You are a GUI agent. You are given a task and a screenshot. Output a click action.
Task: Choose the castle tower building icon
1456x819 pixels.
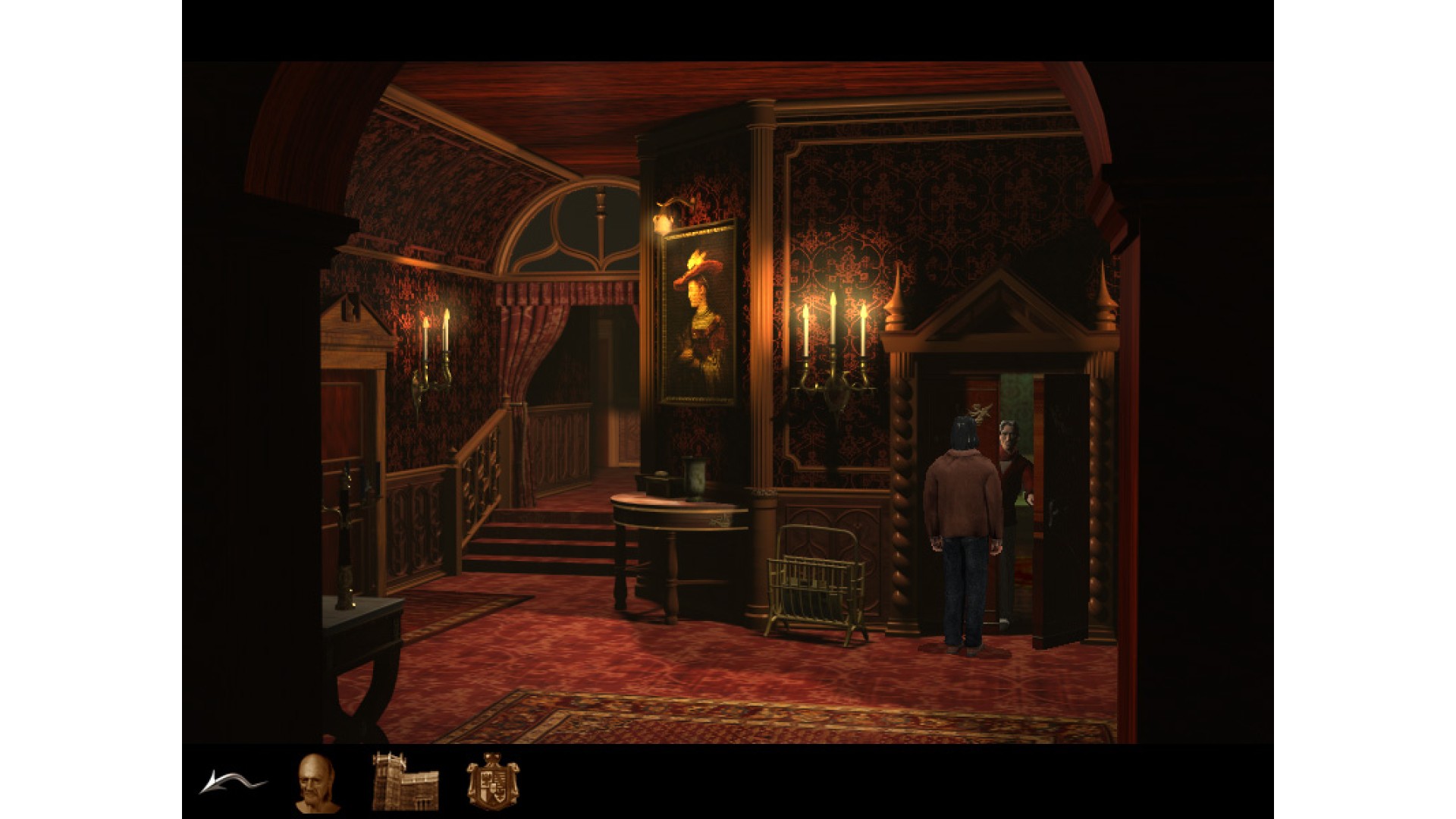tap(405, 782)
